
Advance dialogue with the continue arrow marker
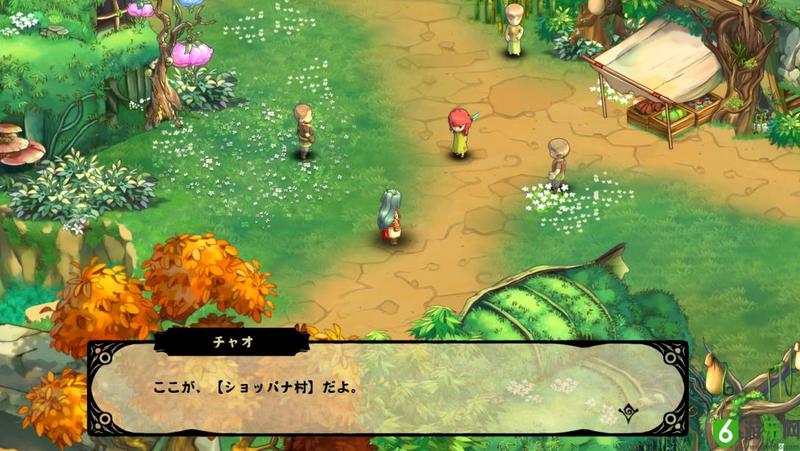coord(628,411)
